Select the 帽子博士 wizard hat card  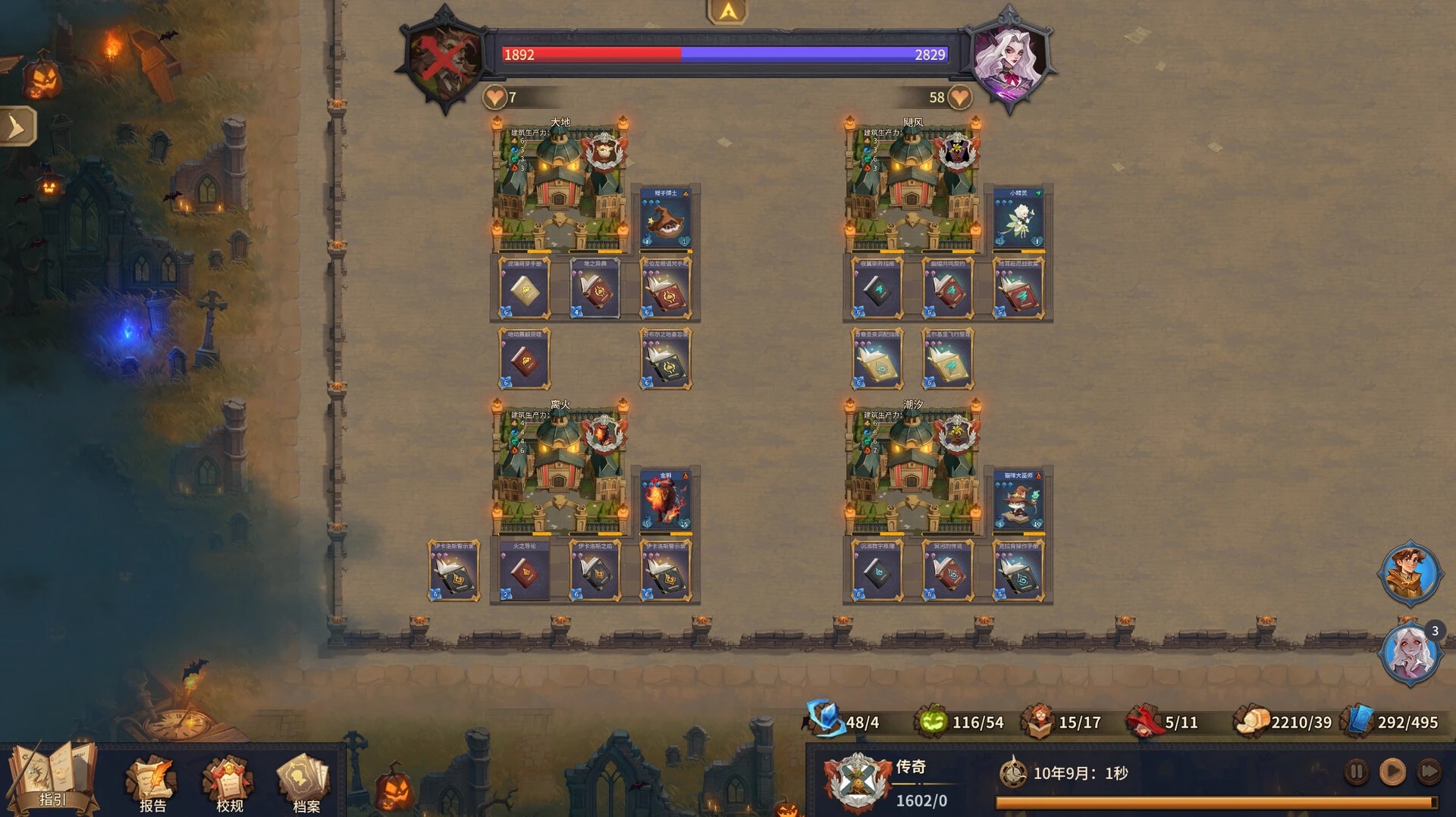pyautogui.click(x=666, y=218)
